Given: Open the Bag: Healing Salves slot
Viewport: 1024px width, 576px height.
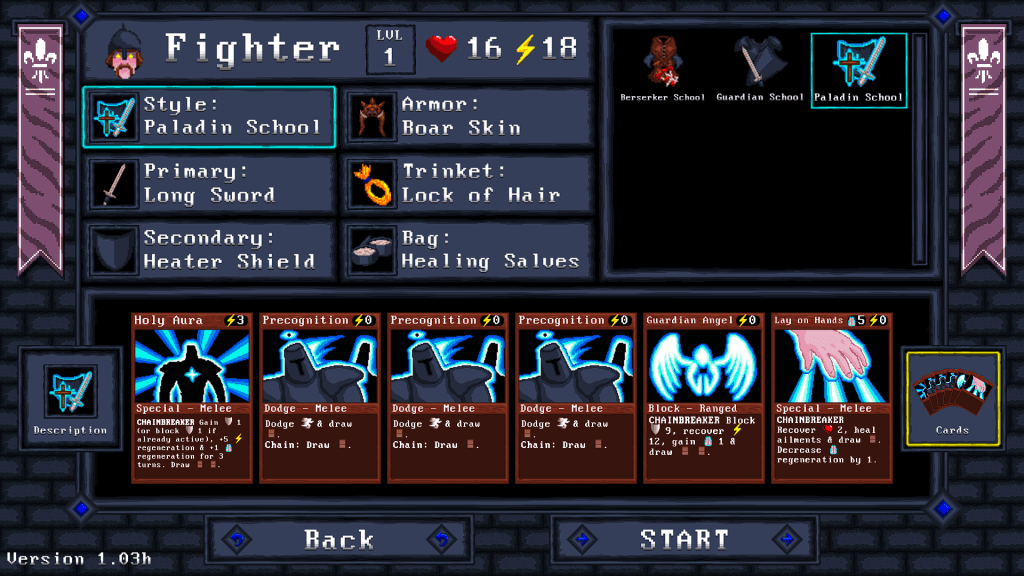Looking at the screenshot, I should pos(467,250).
